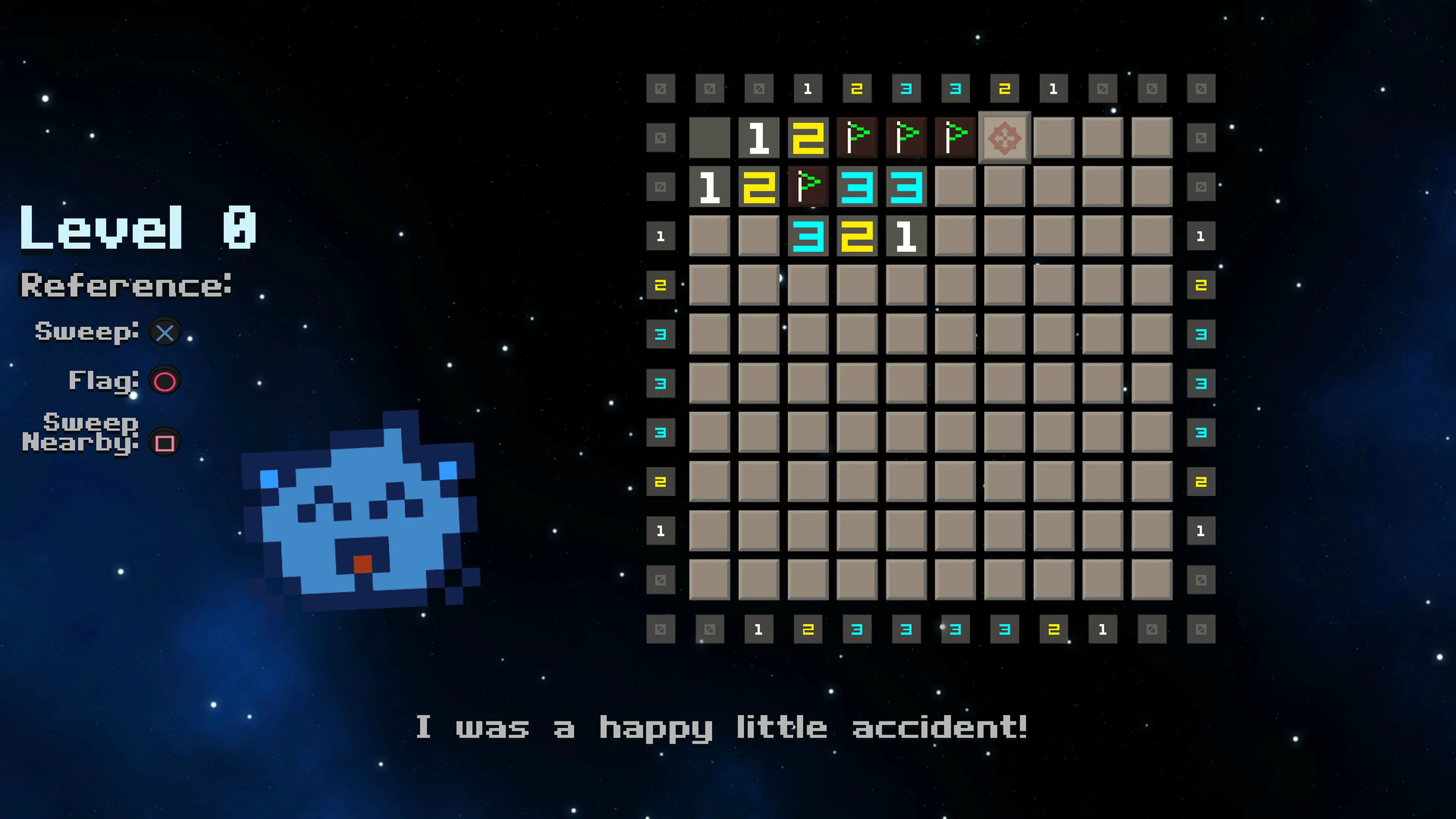Sweep the unrevealed cell below the white 1
This screenshot has height=819, width=1456.
click(905, 286)
